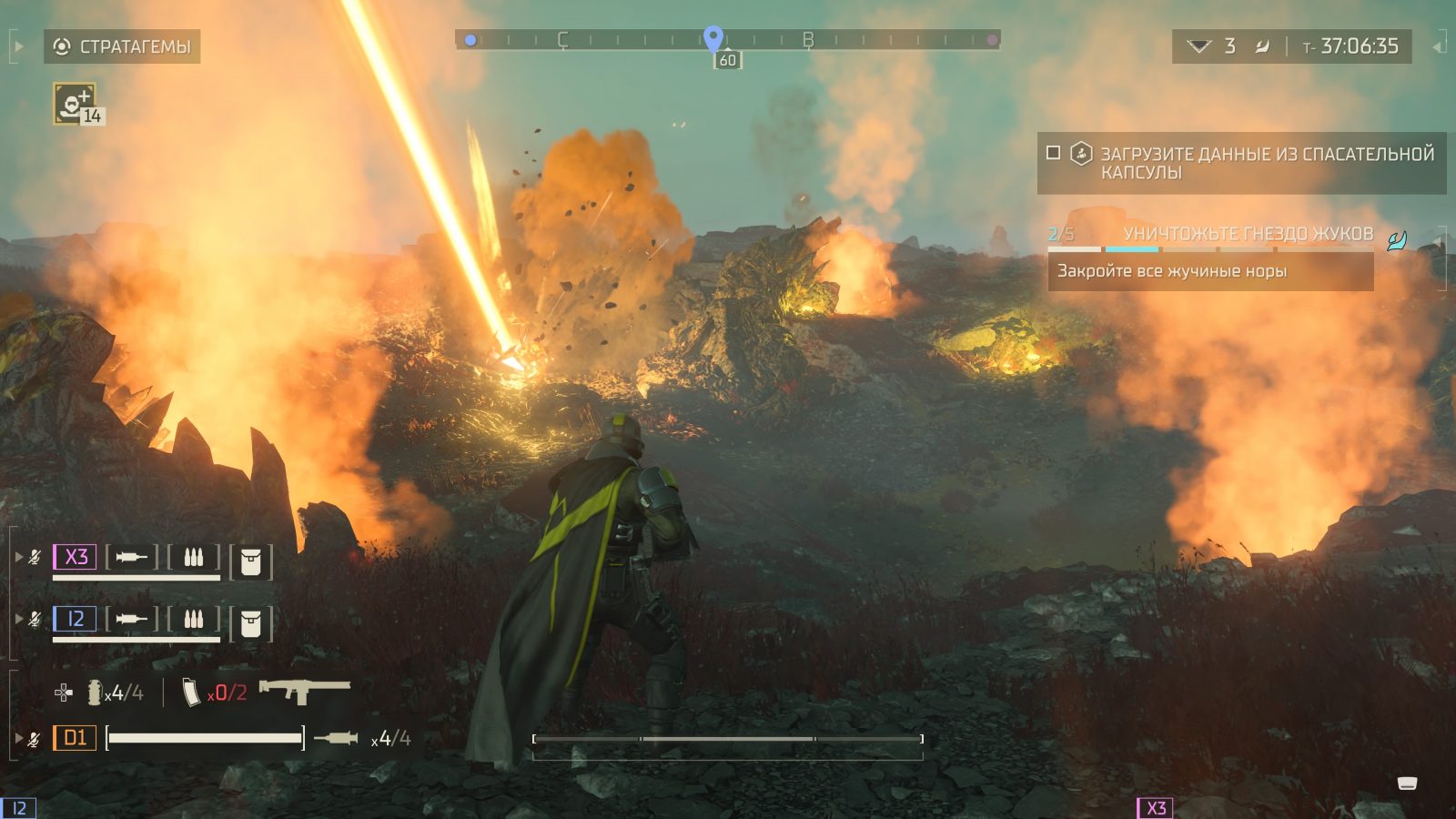
Task: Select the reinforce stratagem icon showing 14
Action: (x=75, y=103)
